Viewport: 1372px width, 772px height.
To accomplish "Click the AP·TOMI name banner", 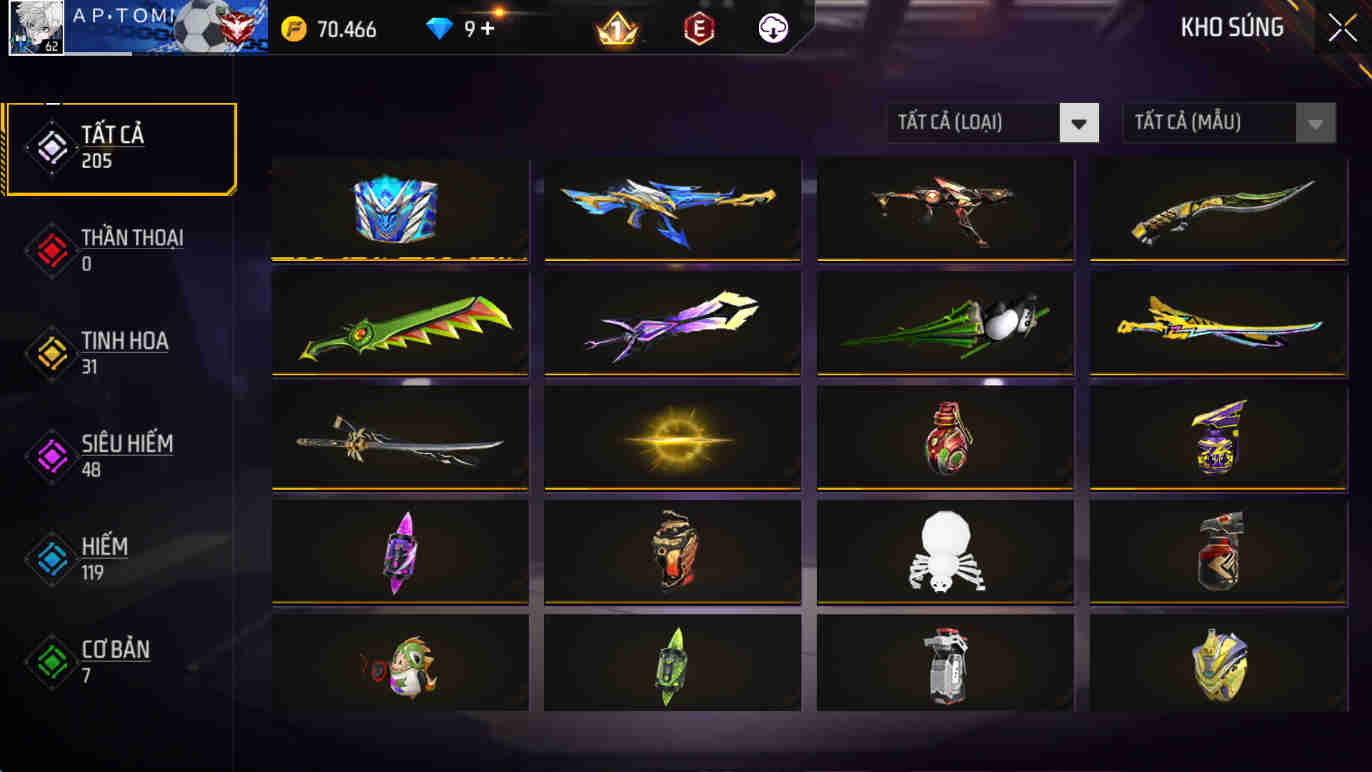I will coord(130,27).
